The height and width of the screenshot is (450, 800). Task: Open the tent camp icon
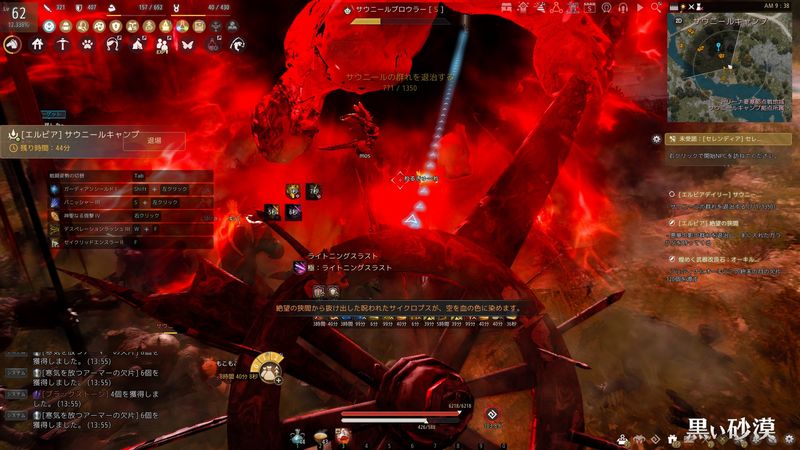[x=137, y=44]
